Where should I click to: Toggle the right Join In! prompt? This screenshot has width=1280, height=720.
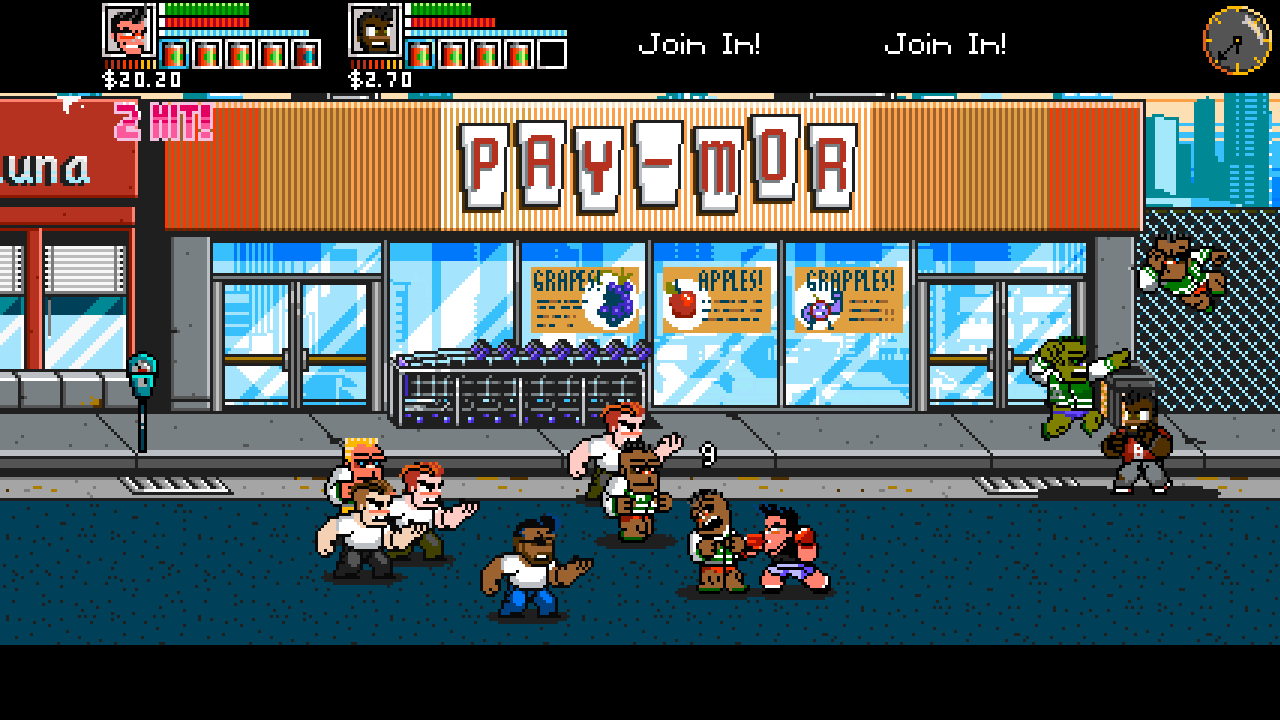(x=944, y=42)
